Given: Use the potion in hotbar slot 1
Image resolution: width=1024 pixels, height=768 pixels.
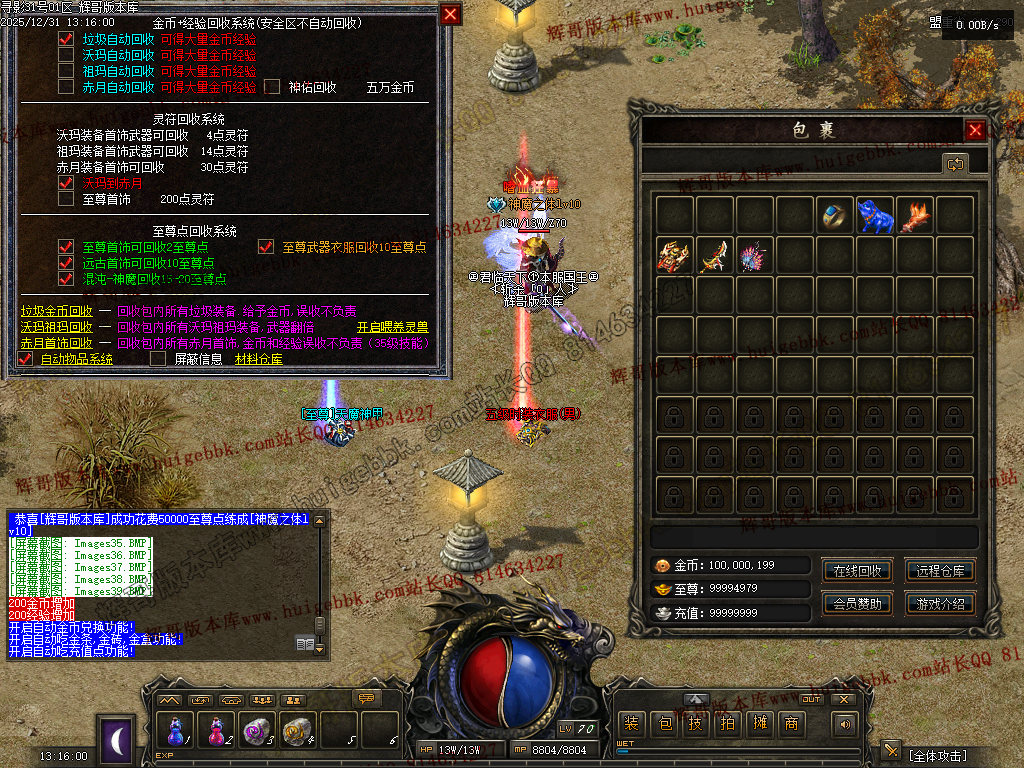Looking at the screenshot, I should (x=175, y=730).
